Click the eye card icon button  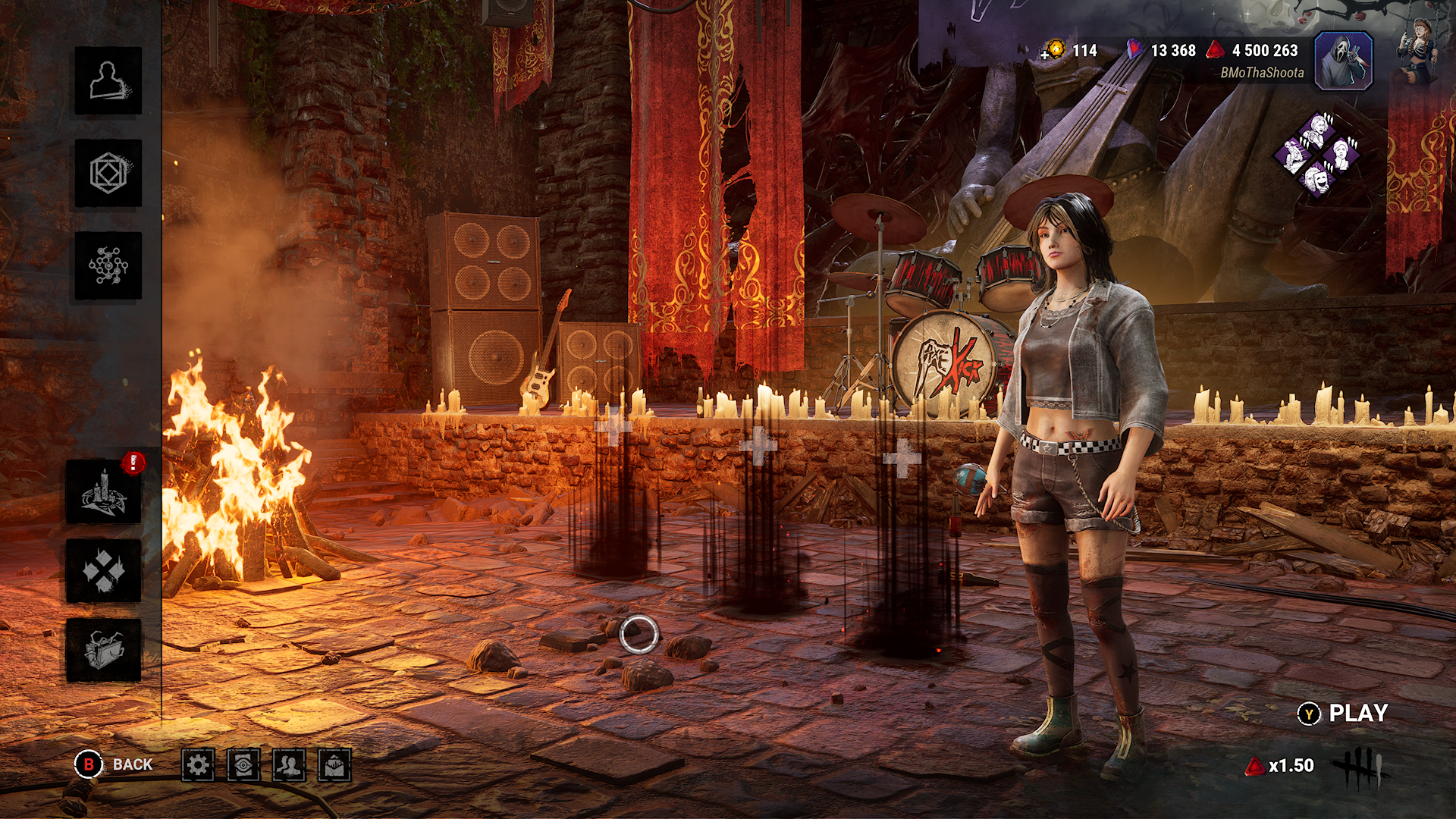pos(243,765)
